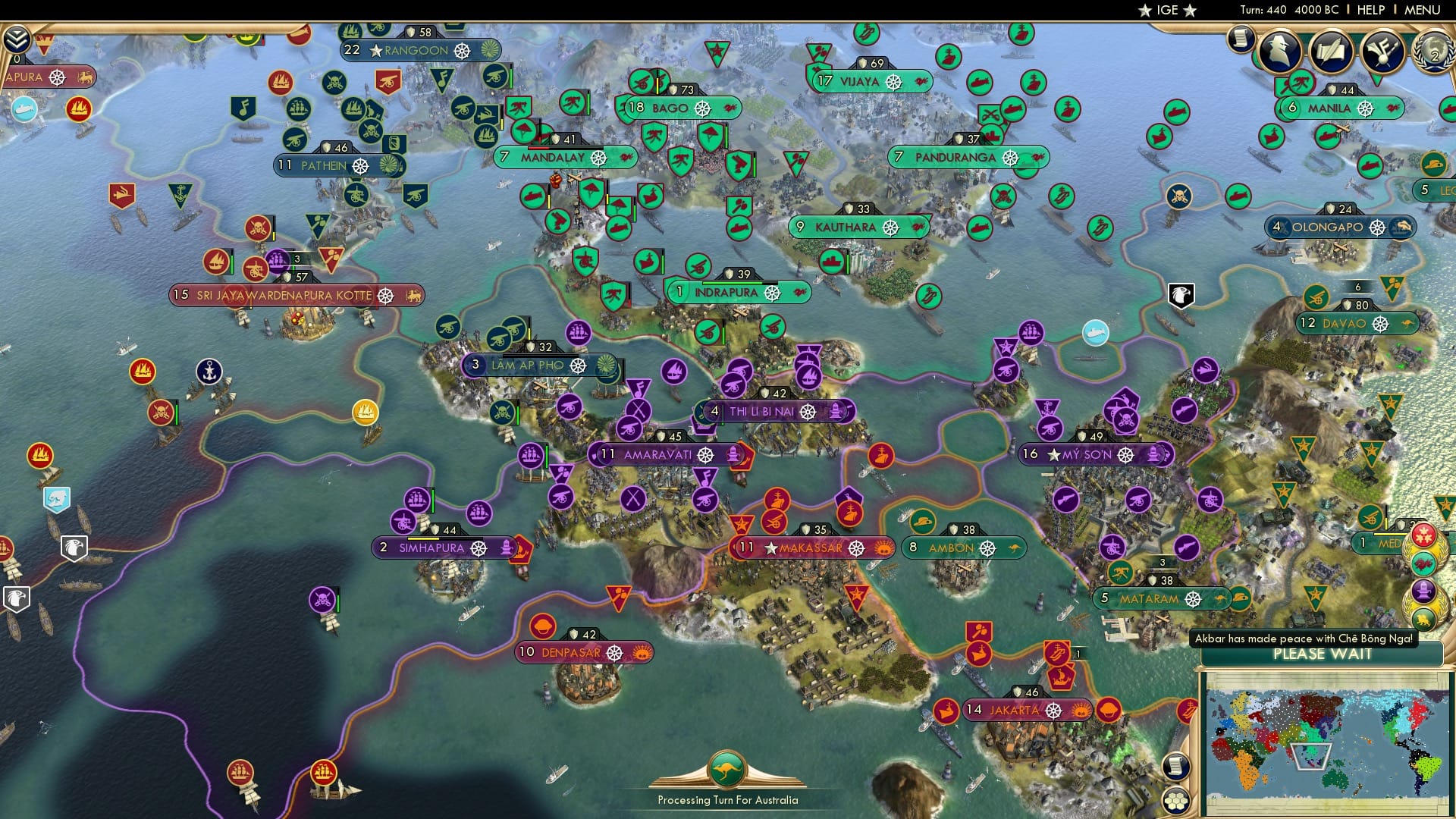This screenshot has width=1456, height=819.
Task: Click the ship wheel icon on Rangoon's city banner
Action: point(463,51)
